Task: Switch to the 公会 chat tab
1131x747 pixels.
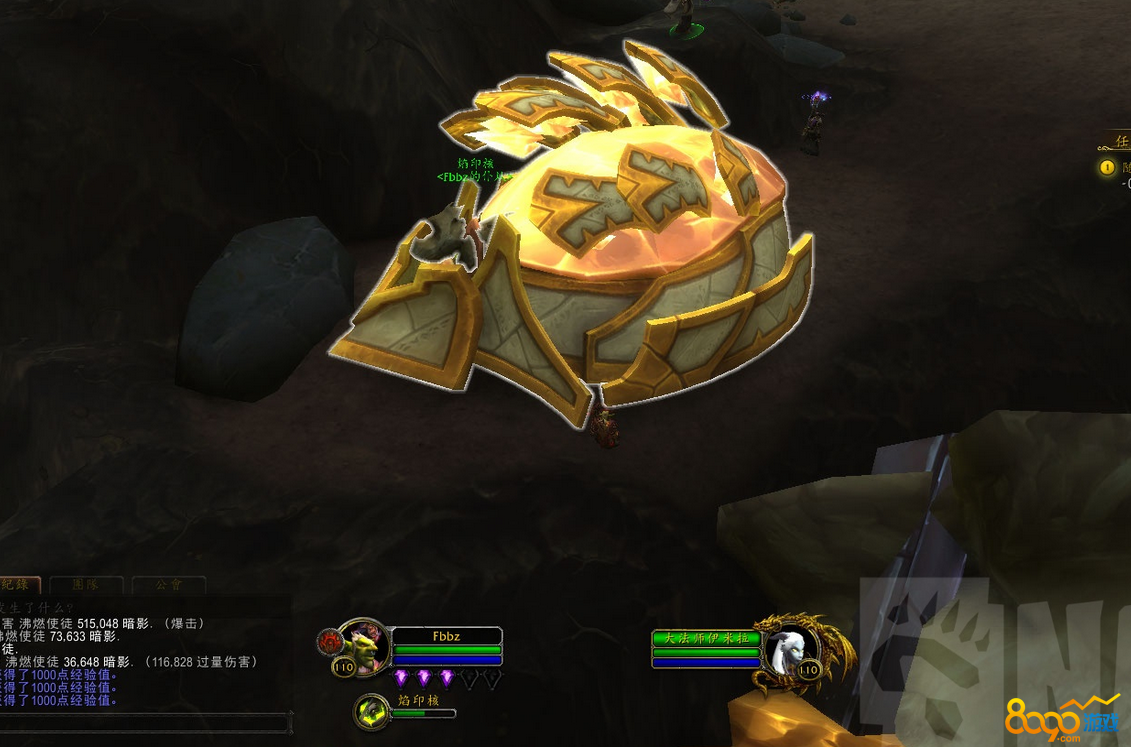Action: pyautogui.click(x=168, y=584)
